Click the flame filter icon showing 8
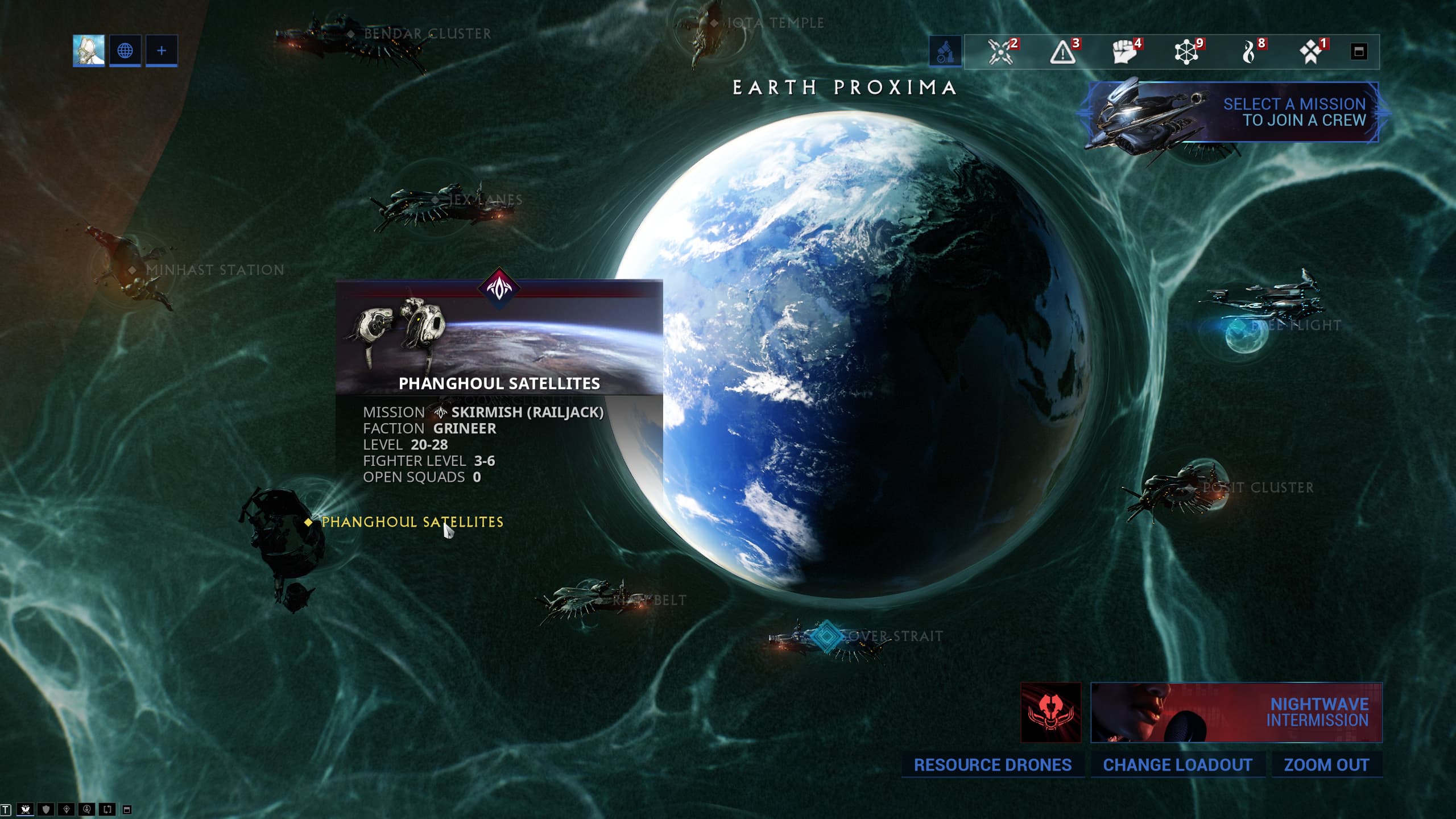The width and height of the screenshot is (1456, 819). (x=1248, y=52)
